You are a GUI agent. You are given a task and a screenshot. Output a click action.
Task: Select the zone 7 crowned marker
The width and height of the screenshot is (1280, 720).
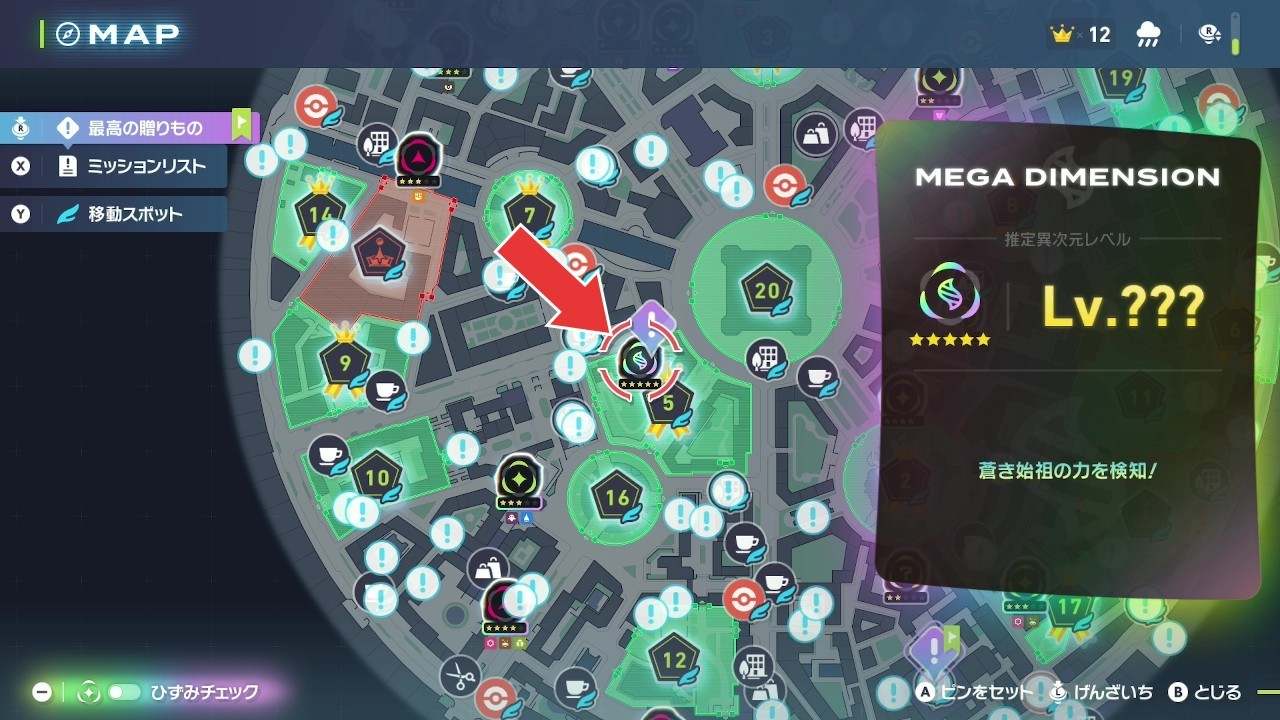pos(528,212)
